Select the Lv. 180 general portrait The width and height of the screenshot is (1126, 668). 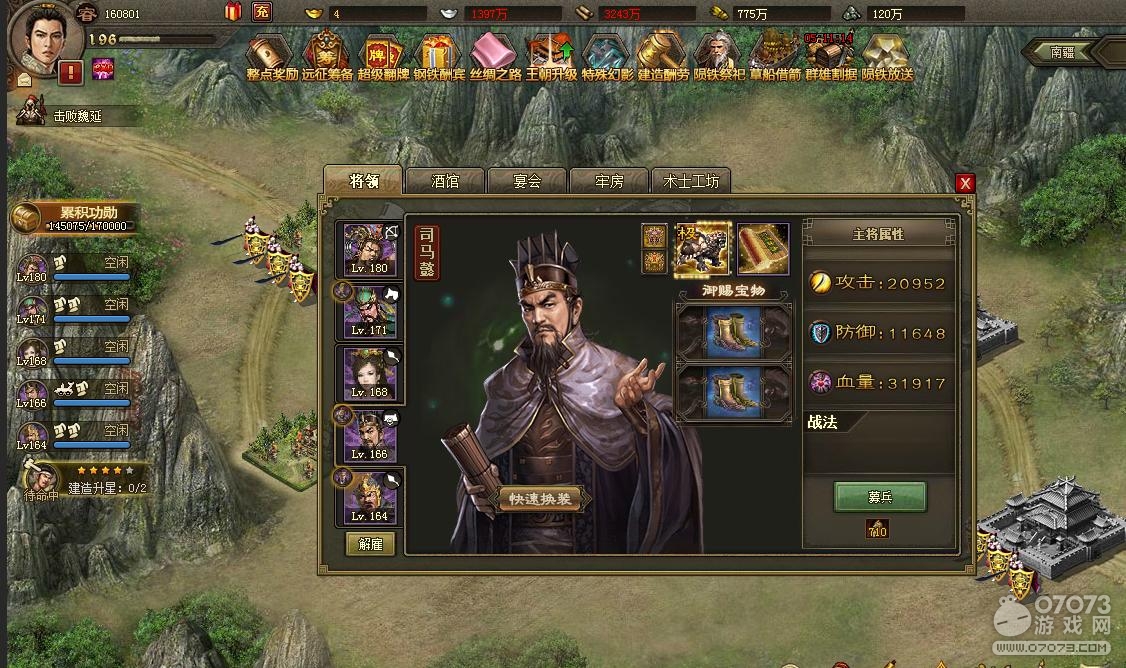point(369,249)
